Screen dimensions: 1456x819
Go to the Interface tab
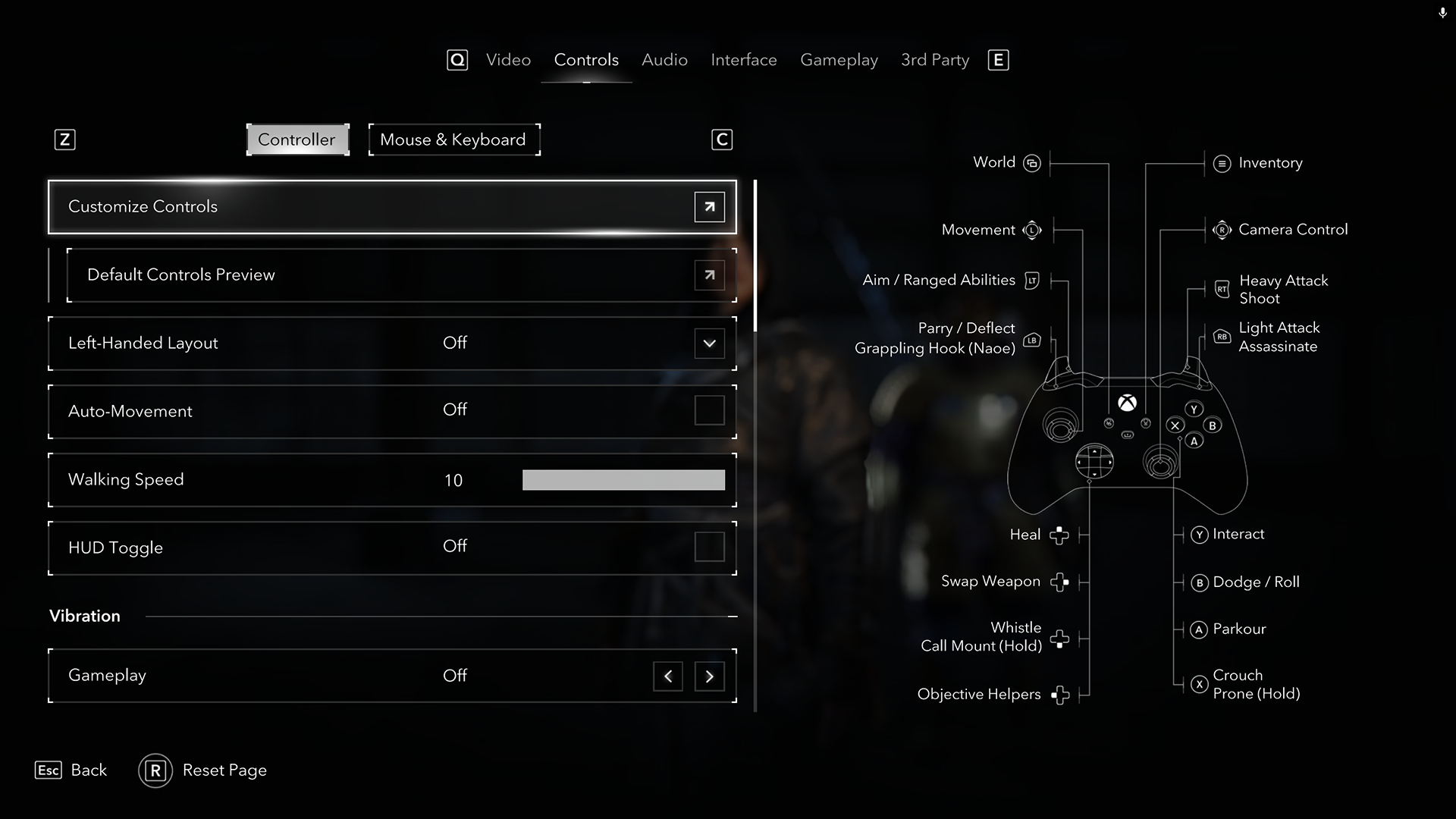(x=743, y=60)
